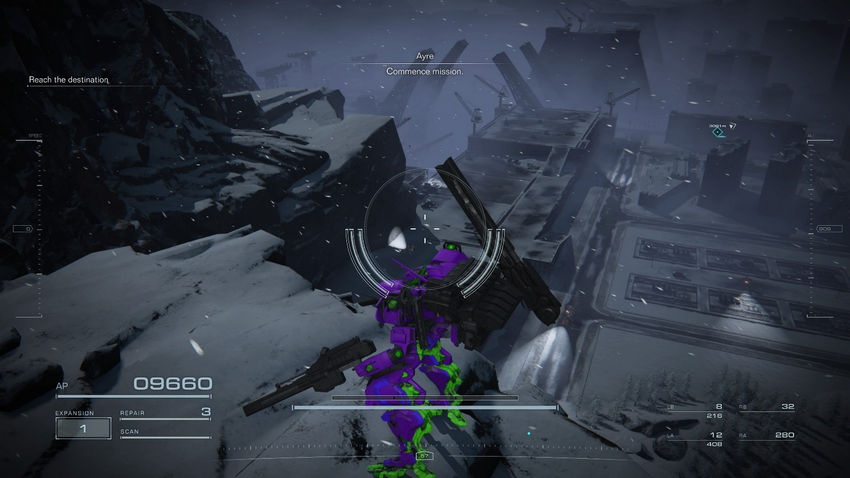Select the Expansion slot box
850x478 pixels.
point(83,428)
